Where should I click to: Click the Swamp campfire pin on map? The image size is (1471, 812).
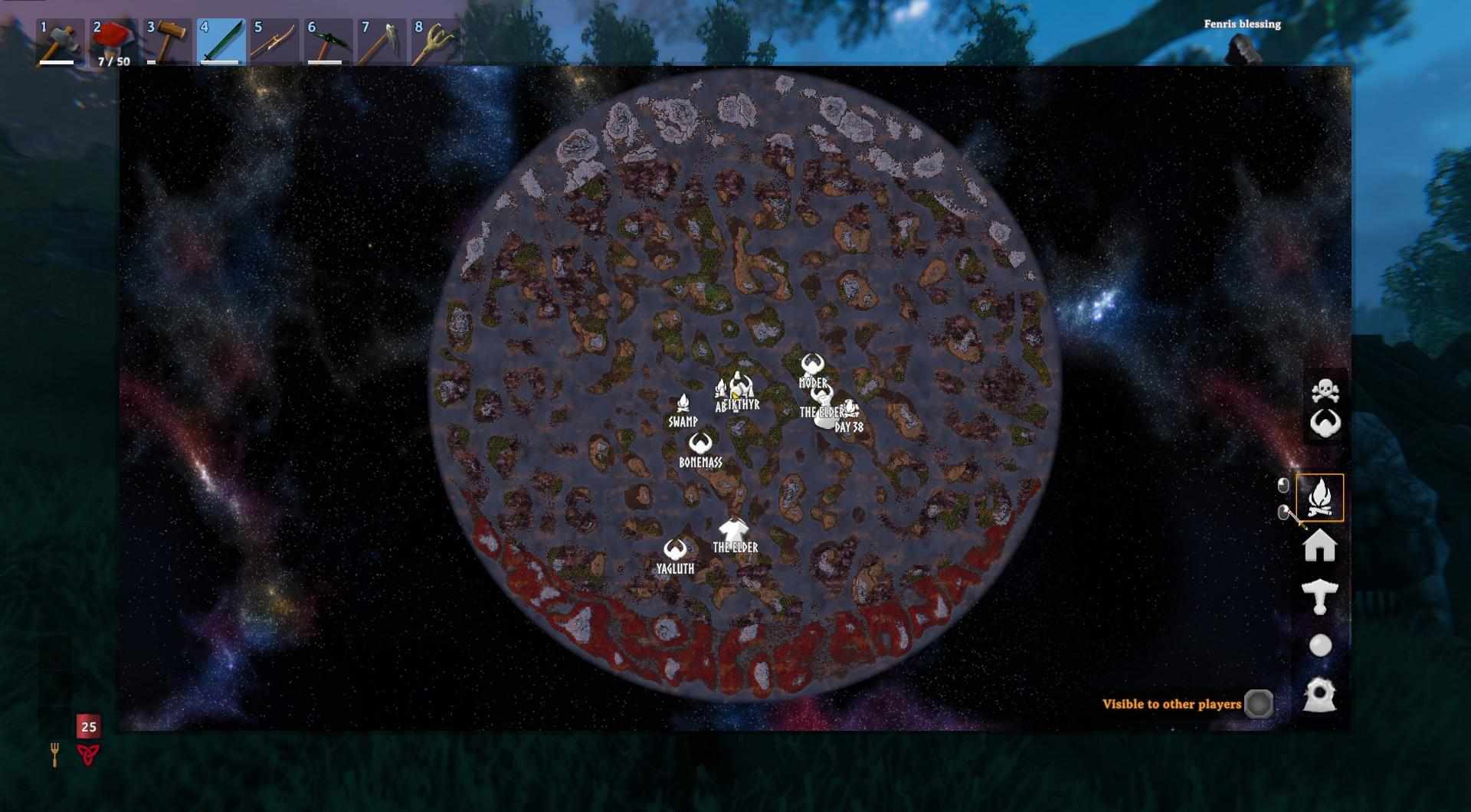click(683, 403)
